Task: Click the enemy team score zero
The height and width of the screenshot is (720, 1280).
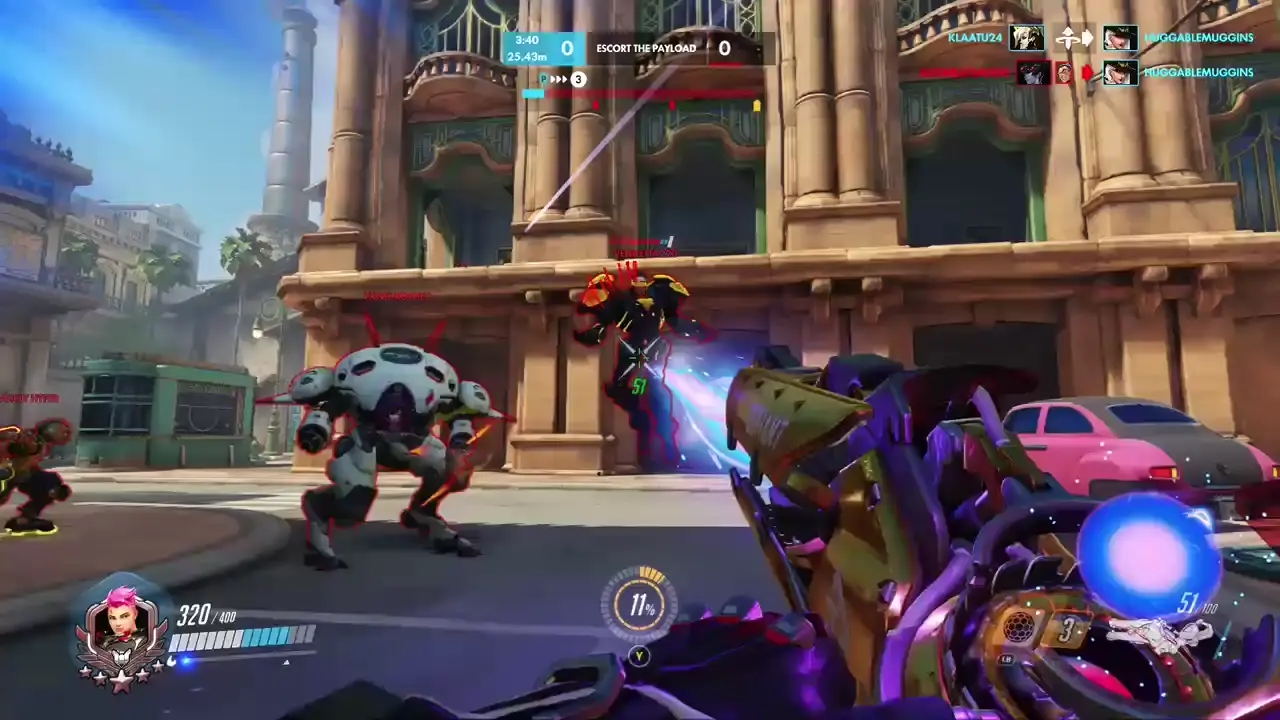Action: [724, 47]
